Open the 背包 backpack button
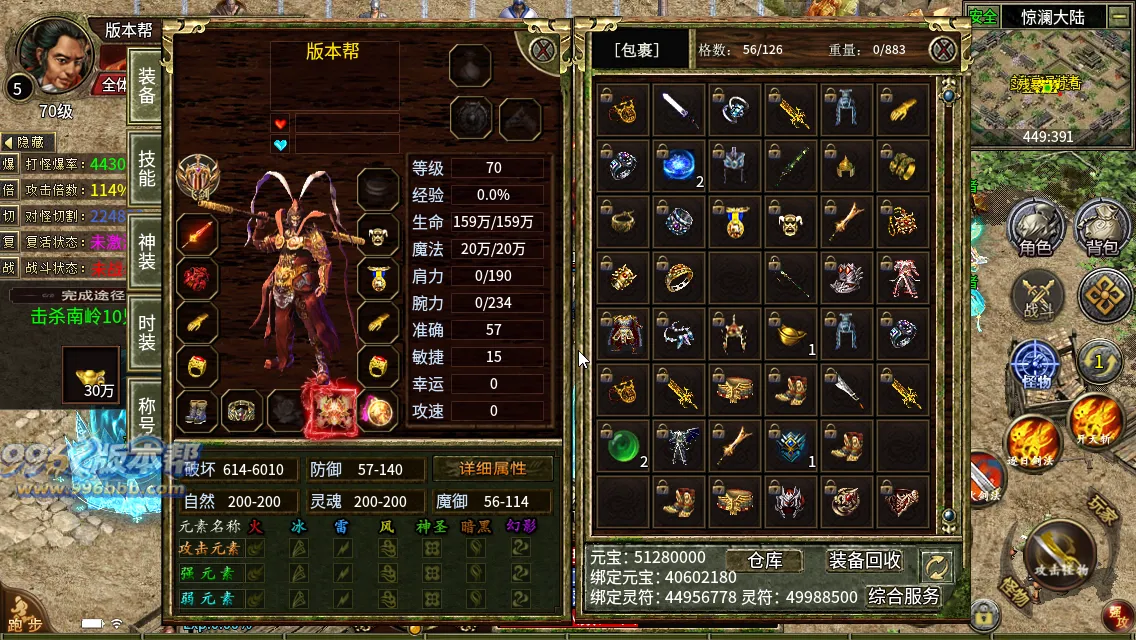This screenshot has height=640, width=1136. (x=1102, y=228)
